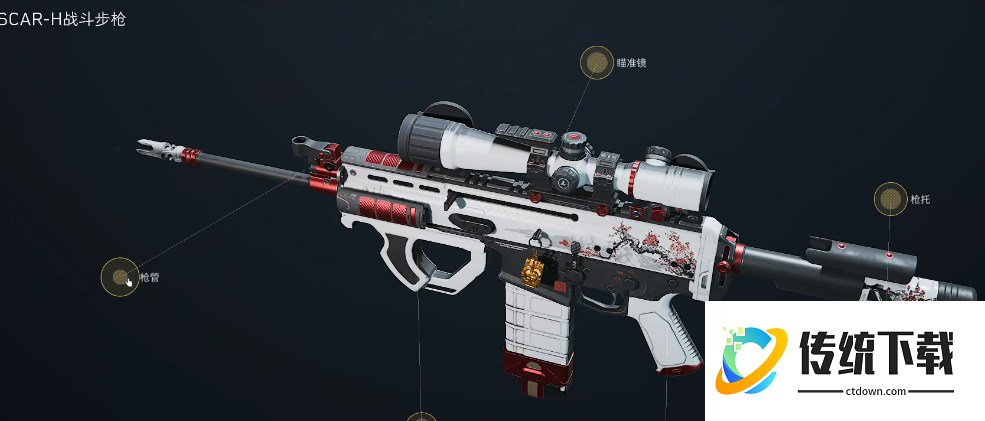This screenshot has height=421, width=985.
Task: Select the 瞄准镜 scope attachment slot
Action: point(597,63)
